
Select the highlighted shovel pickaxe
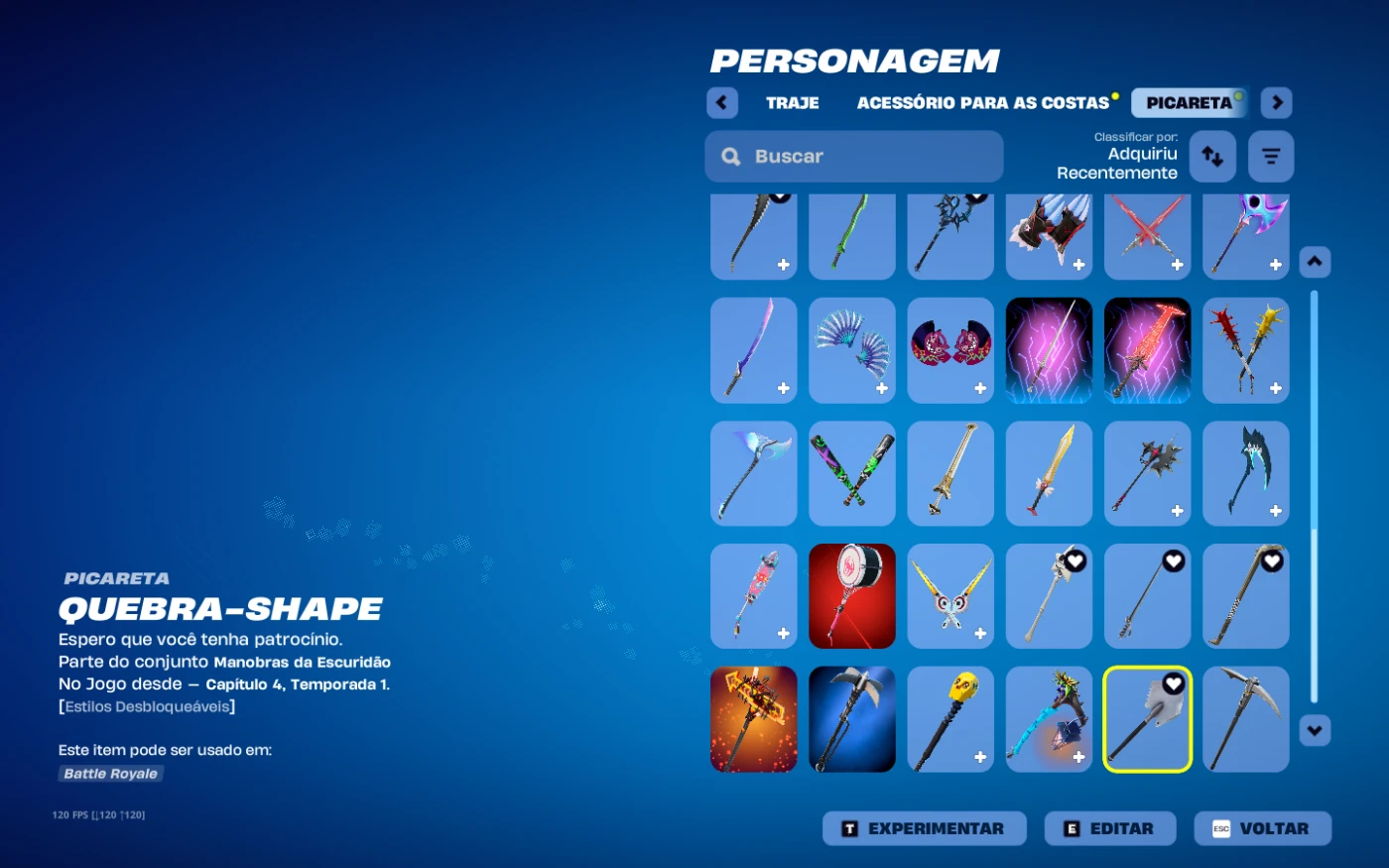(1147, 719)
